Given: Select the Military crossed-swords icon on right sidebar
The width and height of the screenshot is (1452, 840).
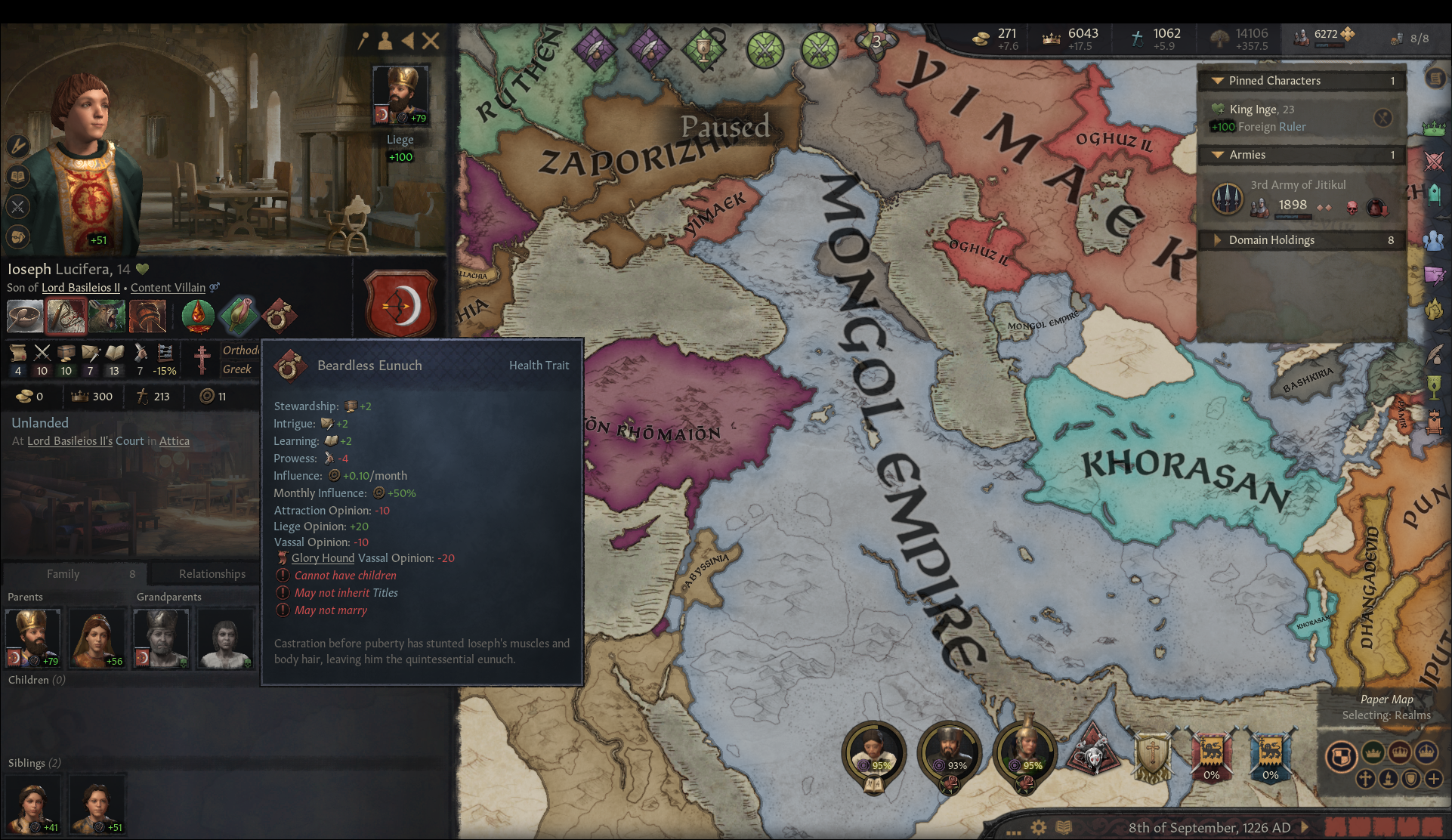Looking at the screenshot, I should [x=1435, y=159].
